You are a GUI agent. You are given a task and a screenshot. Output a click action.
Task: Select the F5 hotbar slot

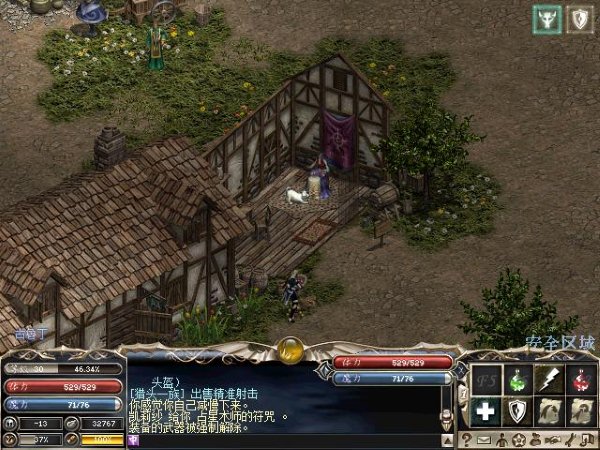487,380
